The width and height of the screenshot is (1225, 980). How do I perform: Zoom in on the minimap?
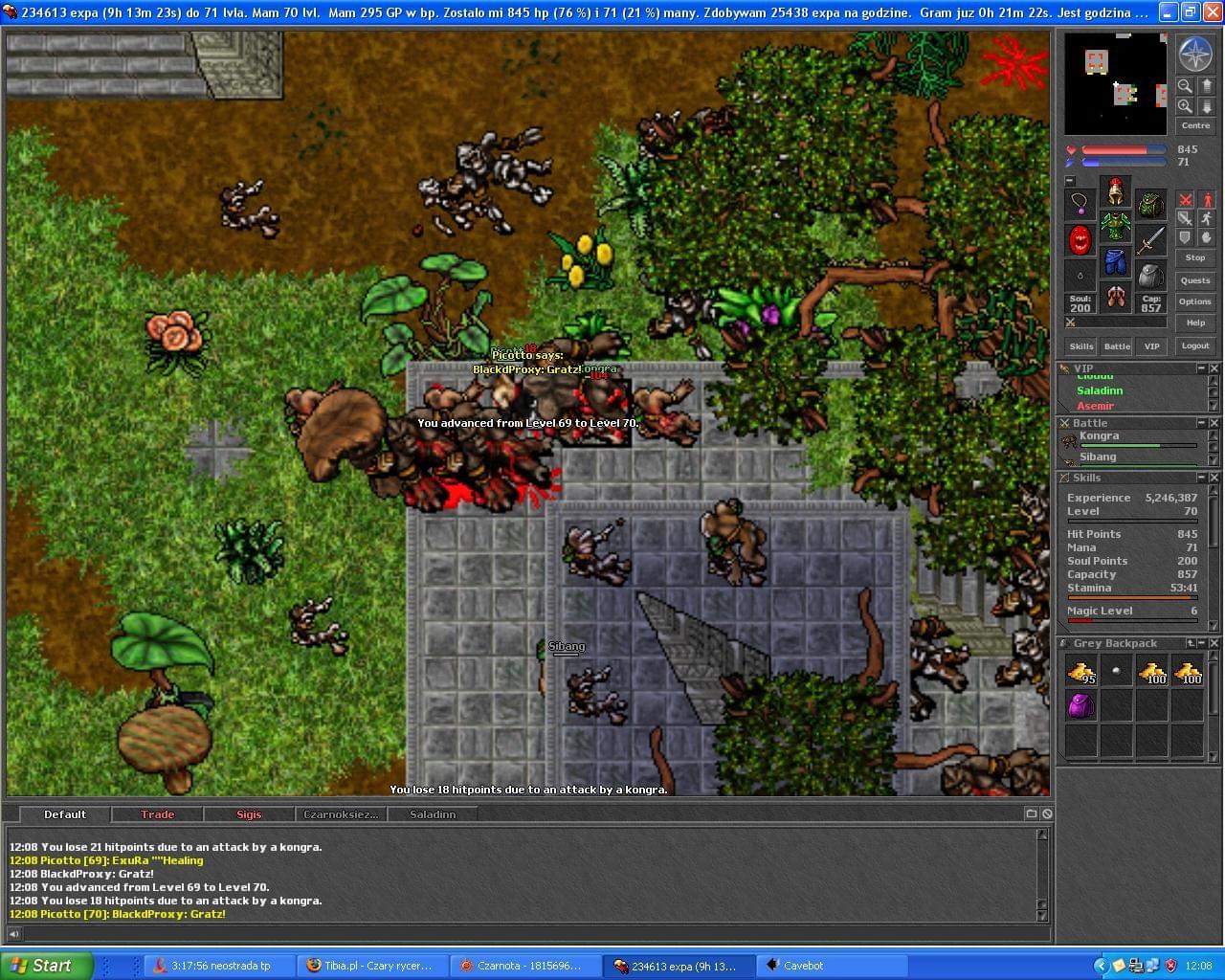click(1185, 106)
